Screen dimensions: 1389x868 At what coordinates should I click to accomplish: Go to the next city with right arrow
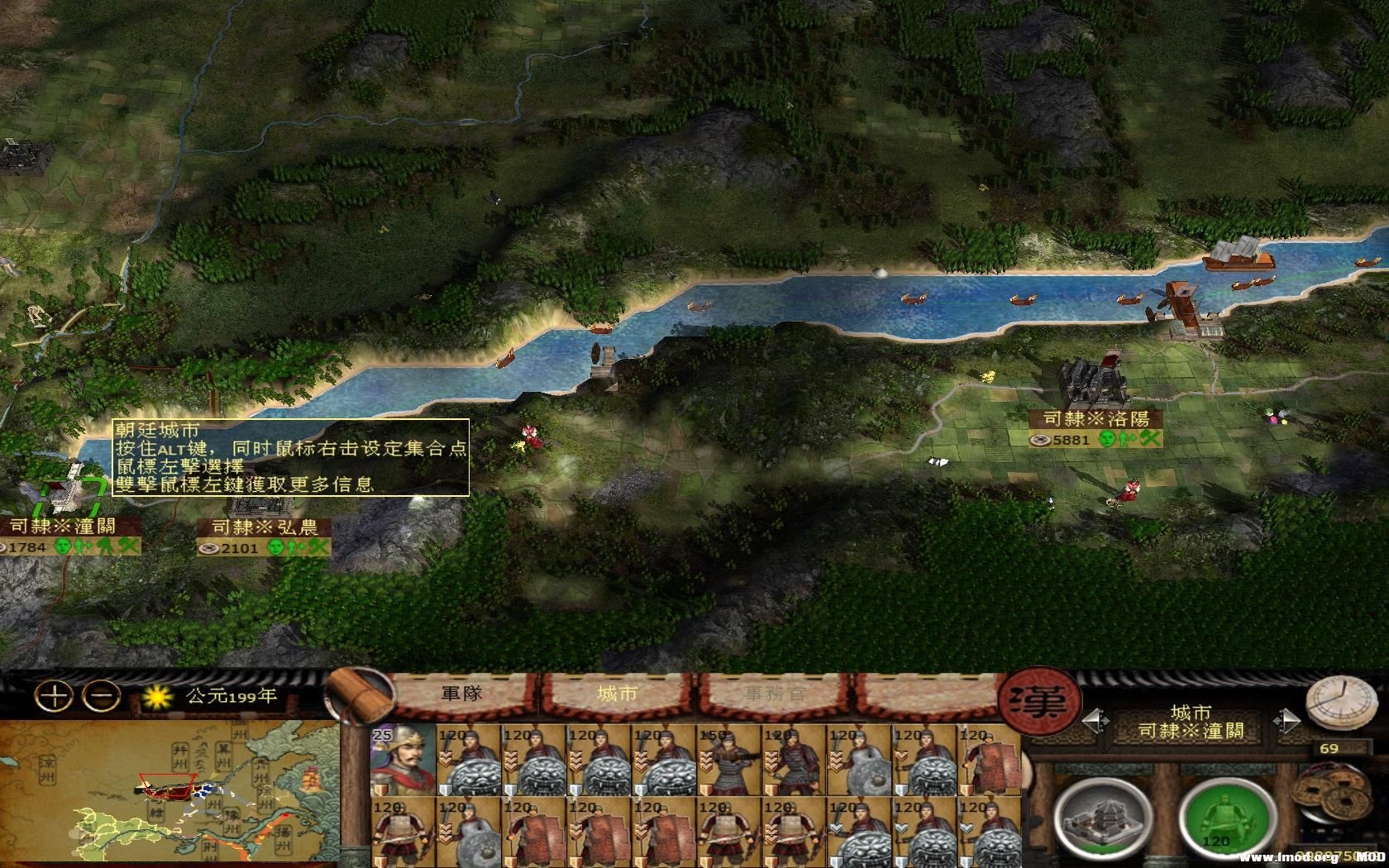(1286, 721)
